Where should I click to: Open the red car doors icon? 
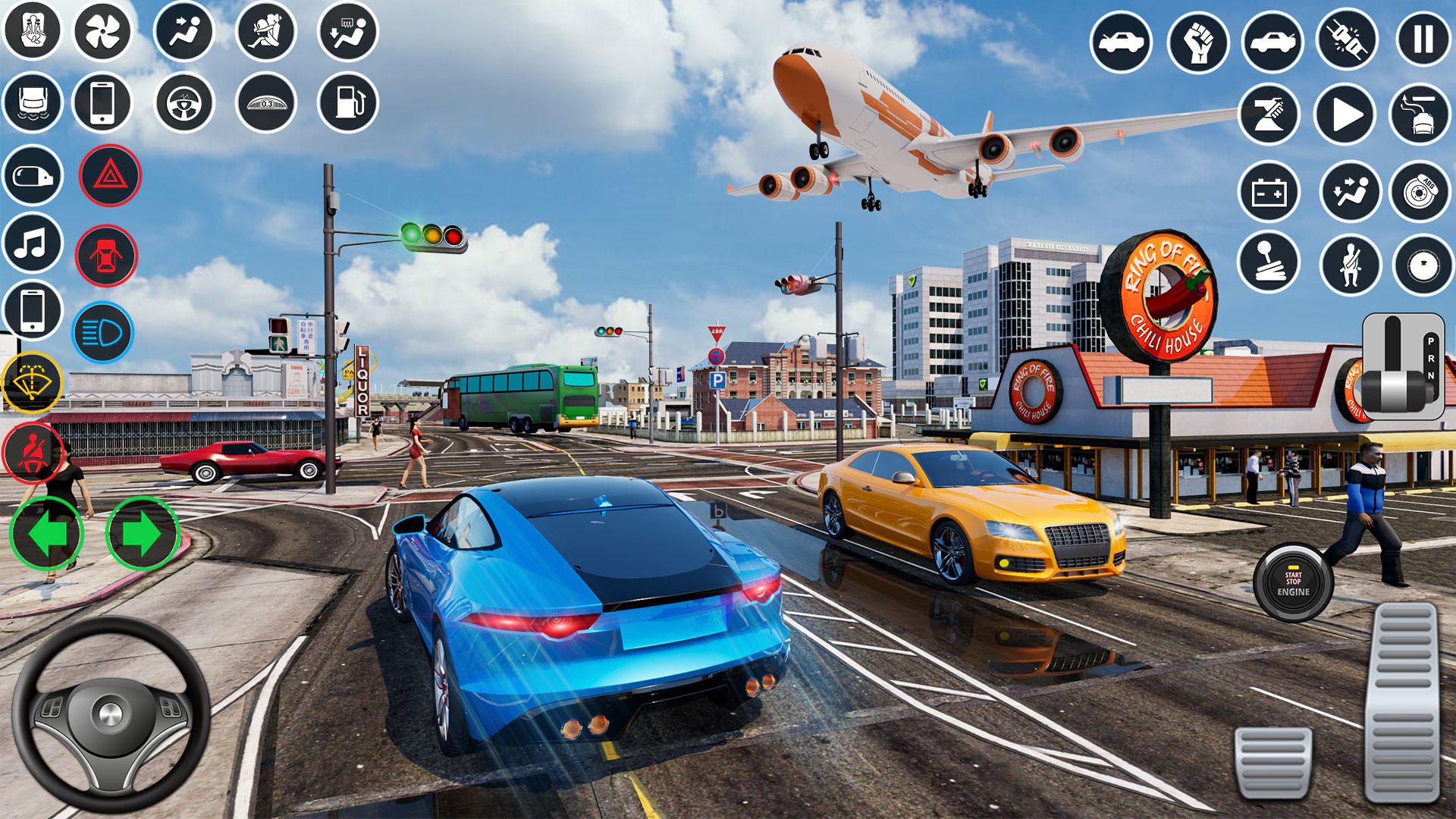(x=106, y=256)
